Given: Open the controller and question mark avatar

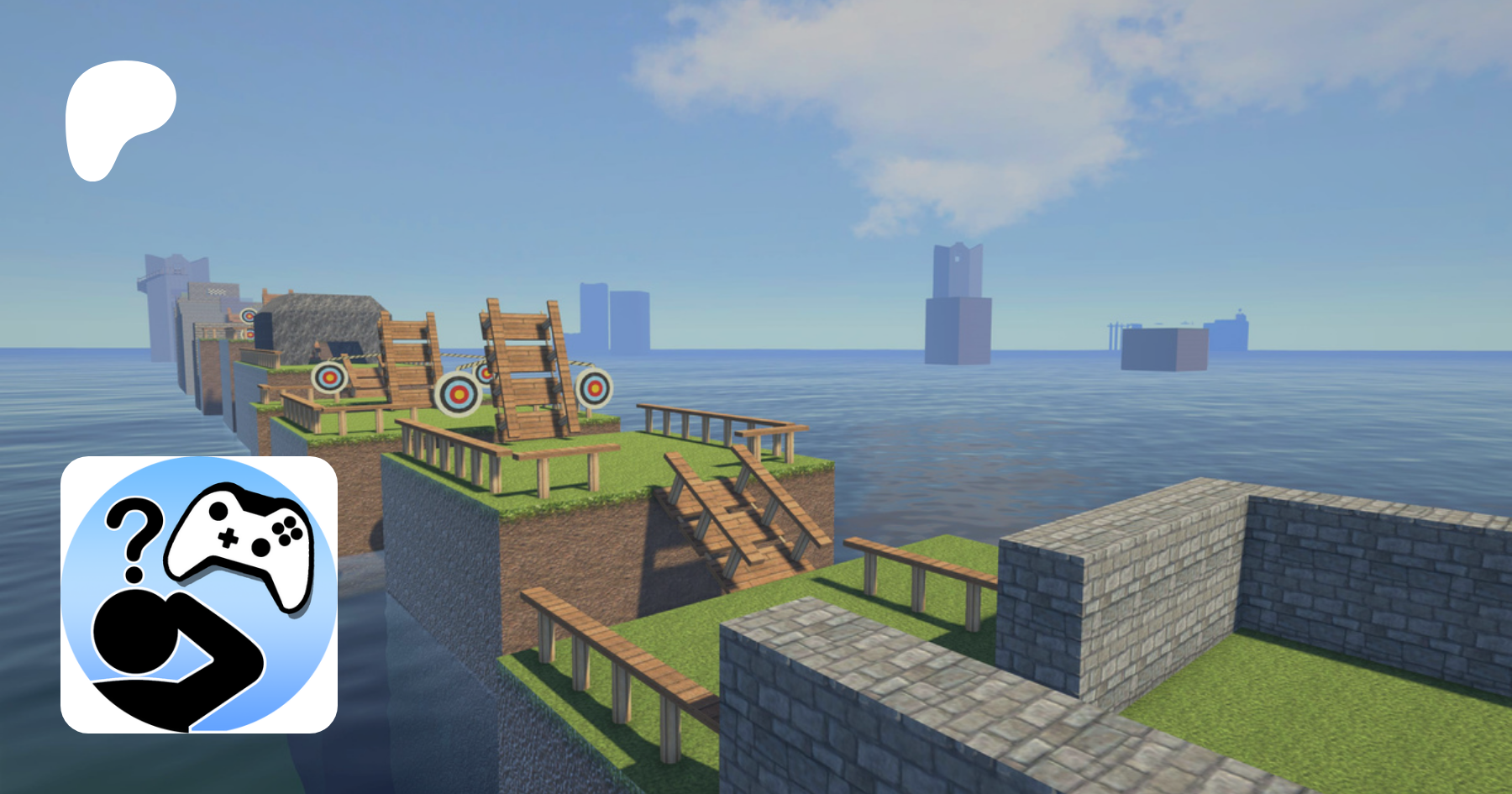Looking at the screenshot, I should pos(199,595).
